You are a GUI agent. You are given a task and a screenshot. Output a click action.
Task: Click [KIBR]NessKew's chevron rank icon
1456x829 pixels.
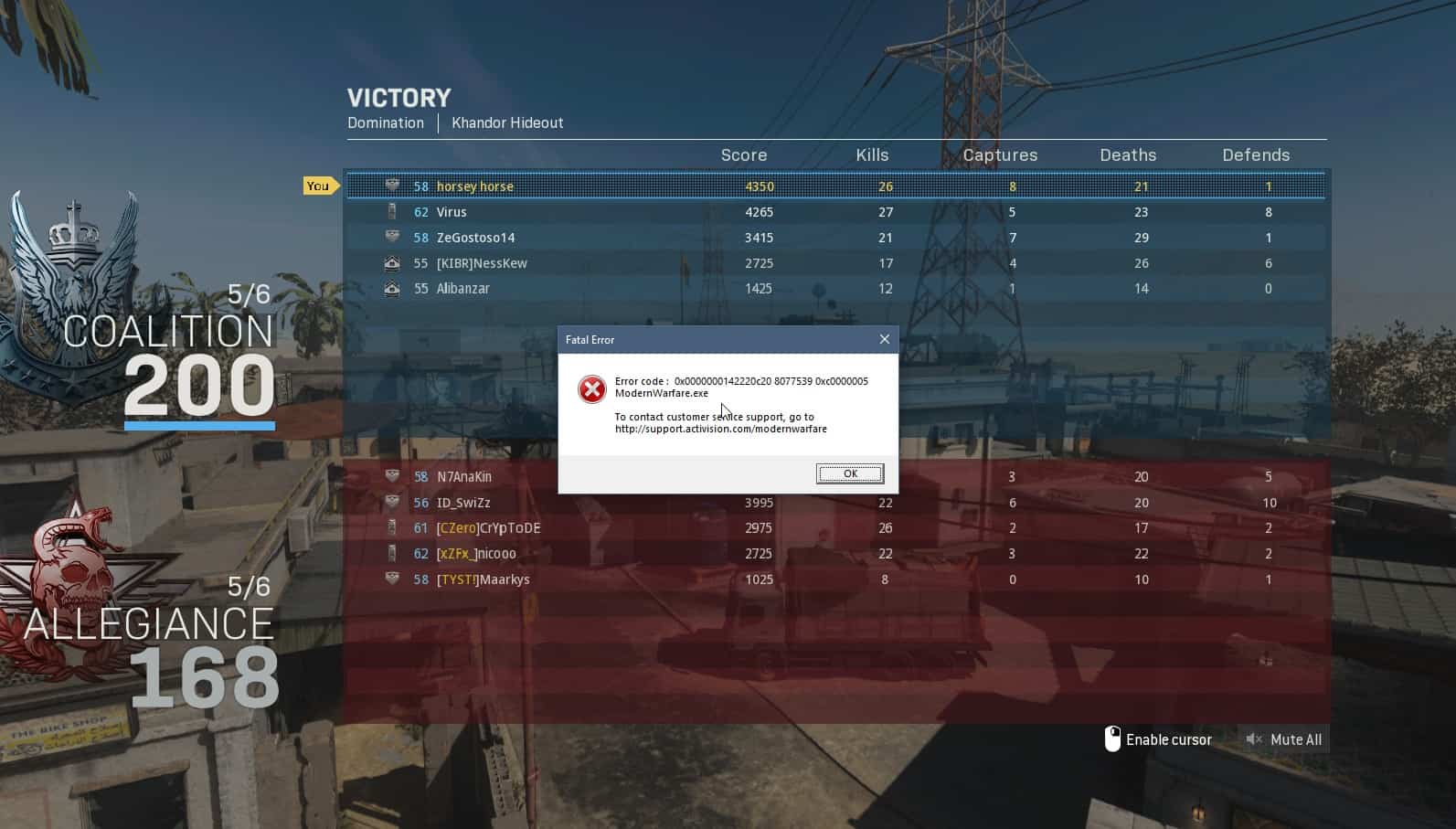(x=392, y=262)
